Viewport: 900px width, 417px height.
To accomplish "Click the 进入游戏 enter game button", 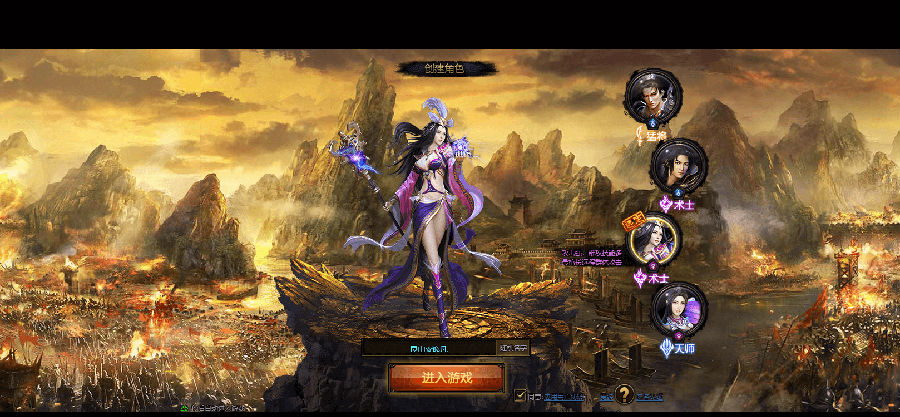I will pyautogui.click(x=446, y=378).
